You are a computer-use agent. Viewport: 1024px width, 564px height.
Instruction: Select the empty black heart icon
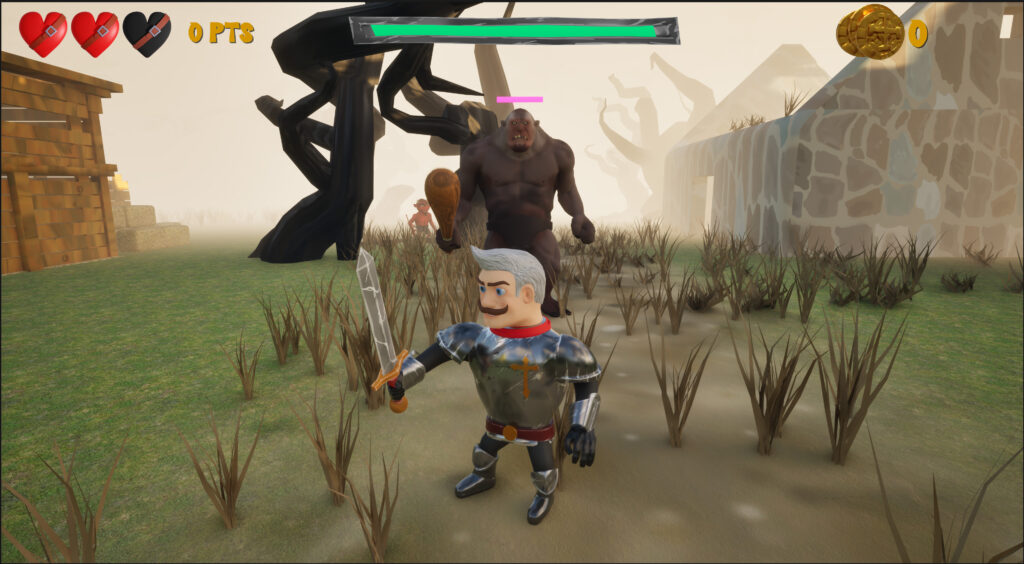[x=147, y=33]
